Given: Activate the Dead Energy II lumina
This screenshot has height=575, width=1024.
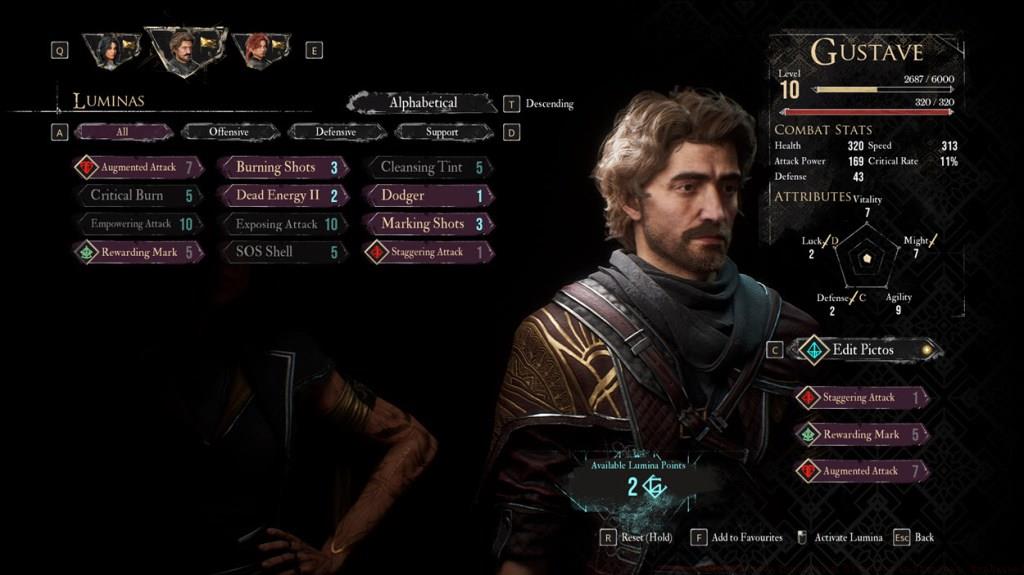Looking at the screenshot, I should [283, 195].
